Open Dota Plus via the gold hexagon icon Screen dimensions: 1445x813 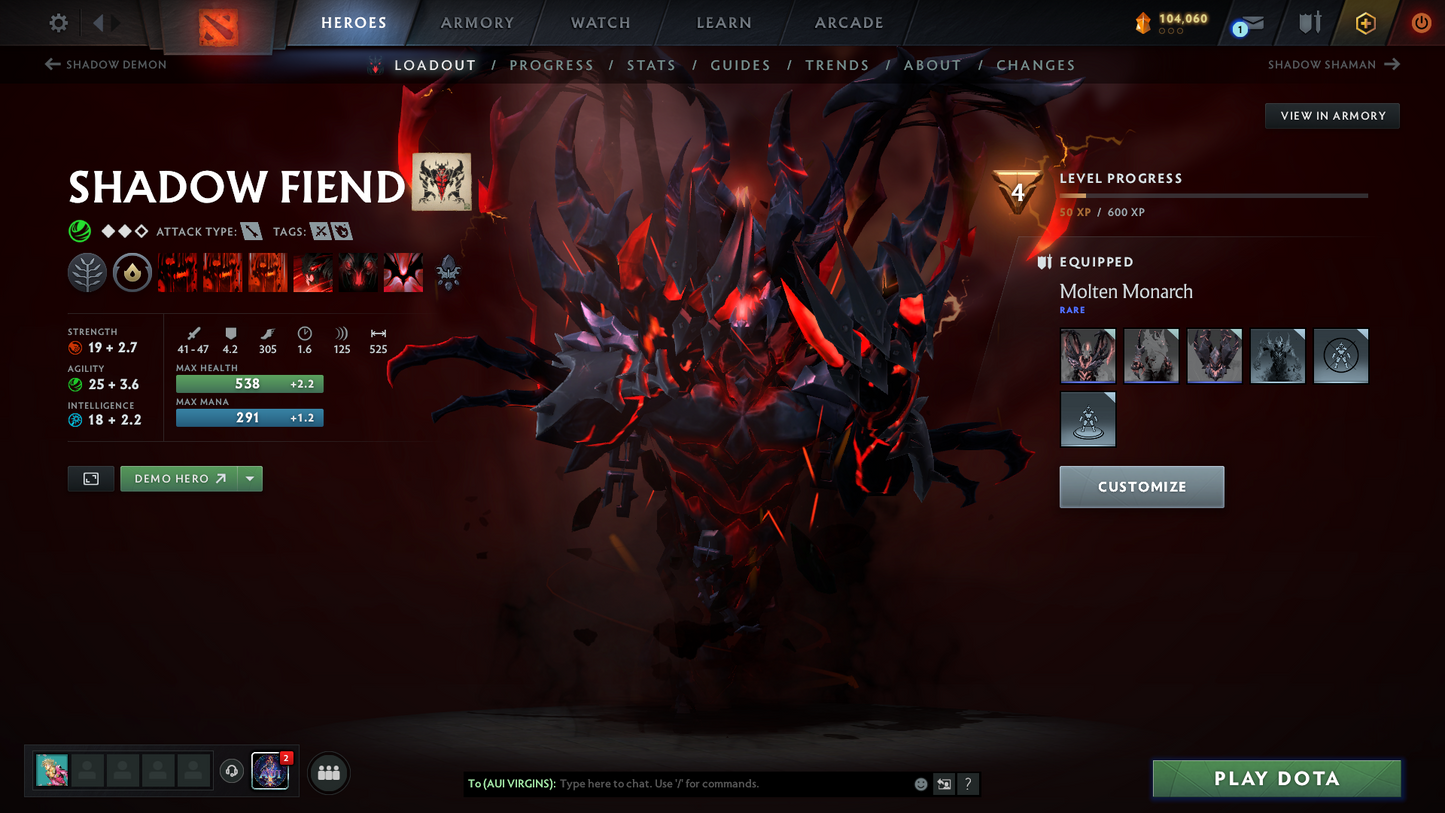(1366, 22)
